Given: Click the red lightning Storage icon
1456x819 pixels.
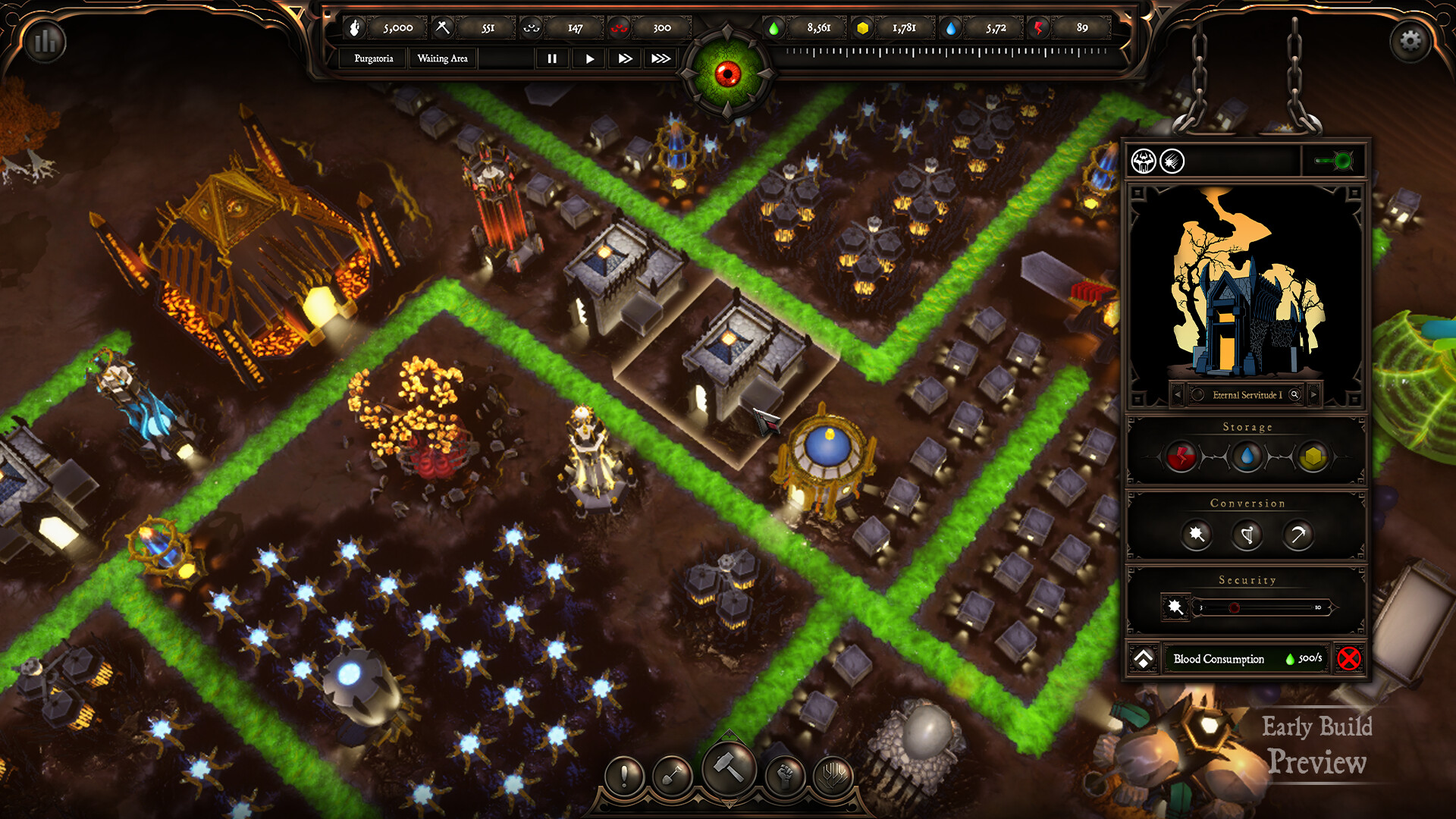Looking at the screenshot, I should coord(1179,457).
